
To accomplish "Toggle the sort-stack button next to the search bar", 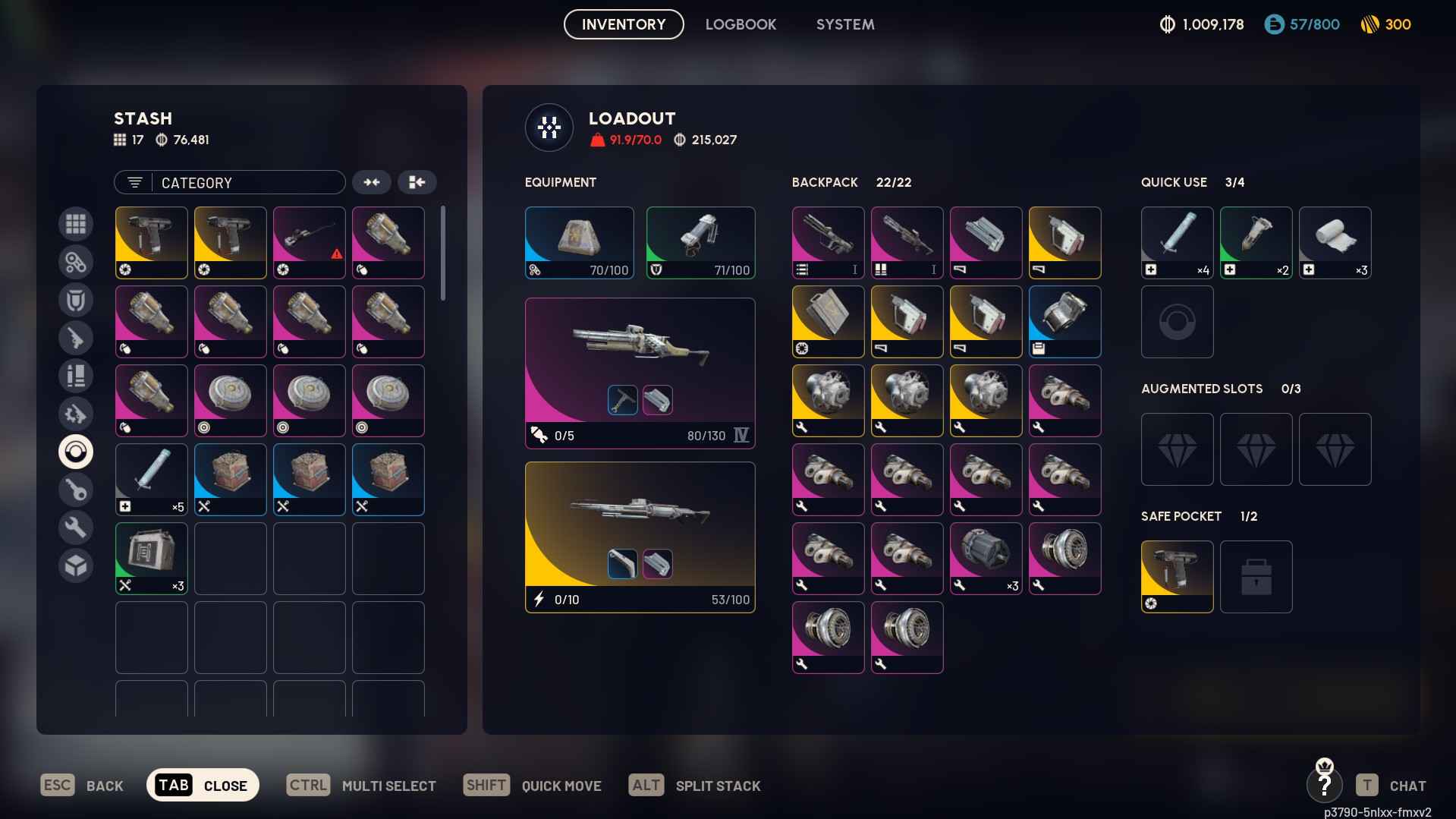I will (x=417, y=182).
